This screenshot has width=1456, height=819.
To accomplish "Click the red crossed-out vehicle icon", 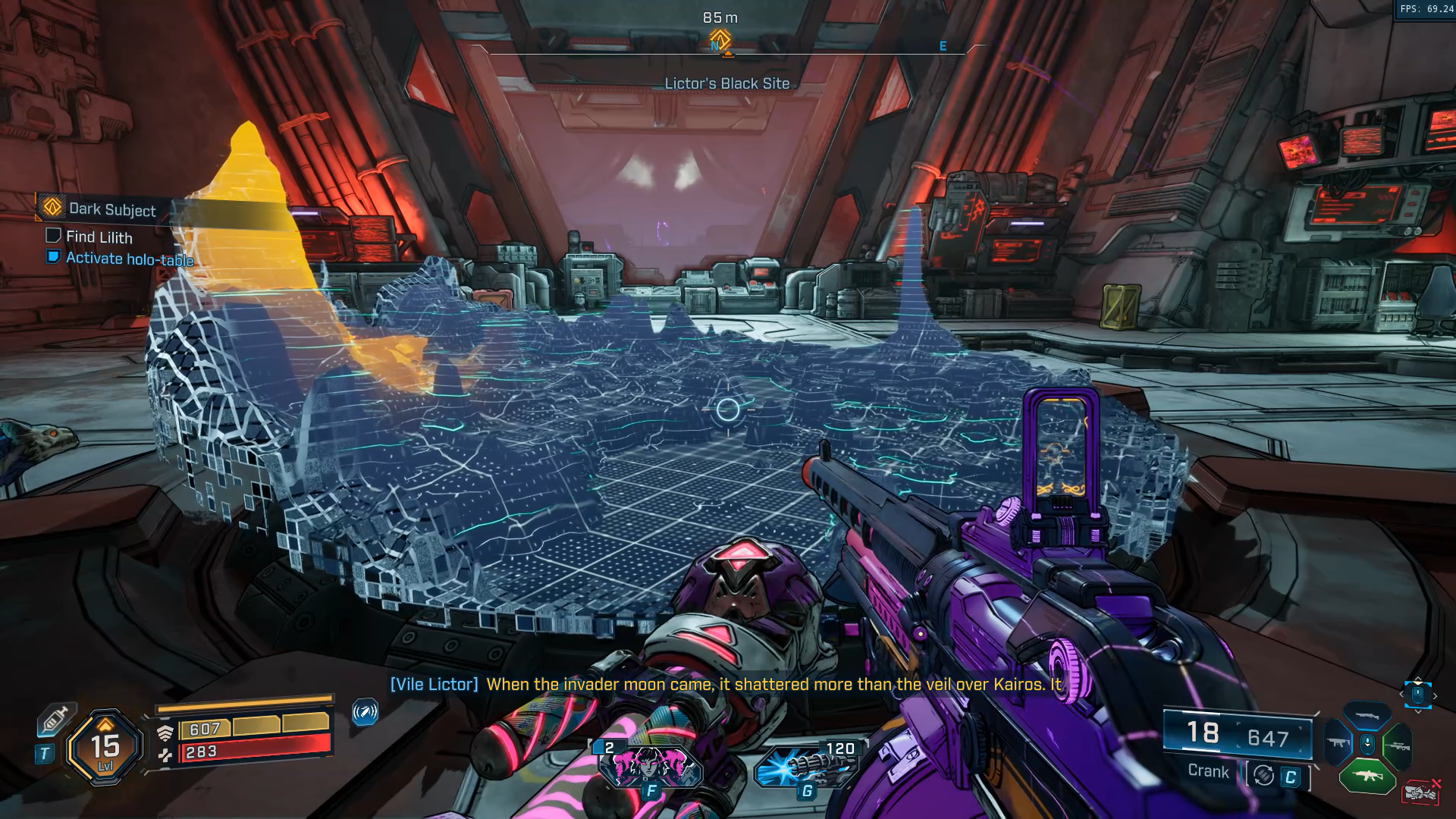I will (1421, 793).
